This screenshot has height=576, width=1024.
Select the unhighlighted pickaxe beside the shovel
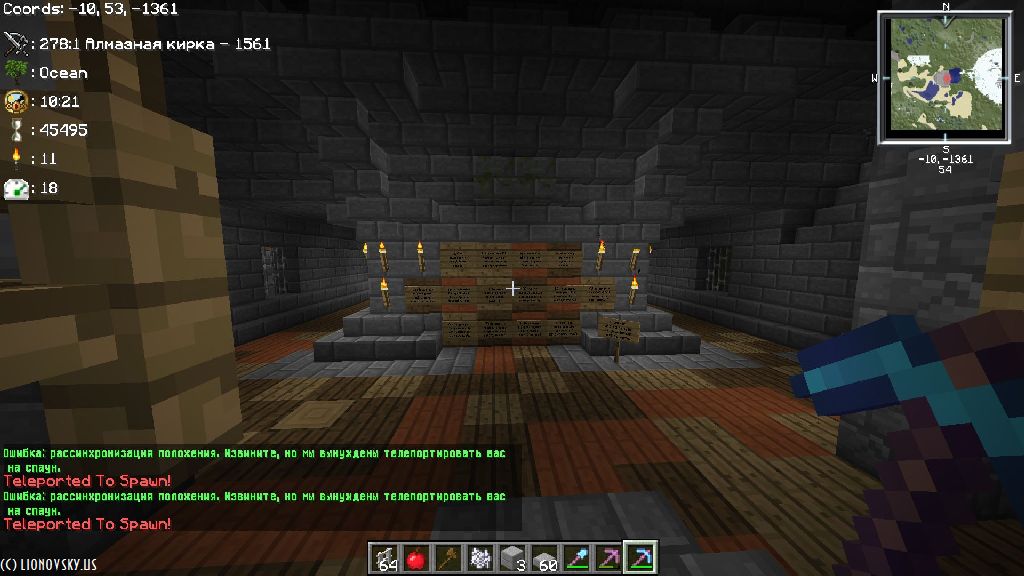(607, 558)
